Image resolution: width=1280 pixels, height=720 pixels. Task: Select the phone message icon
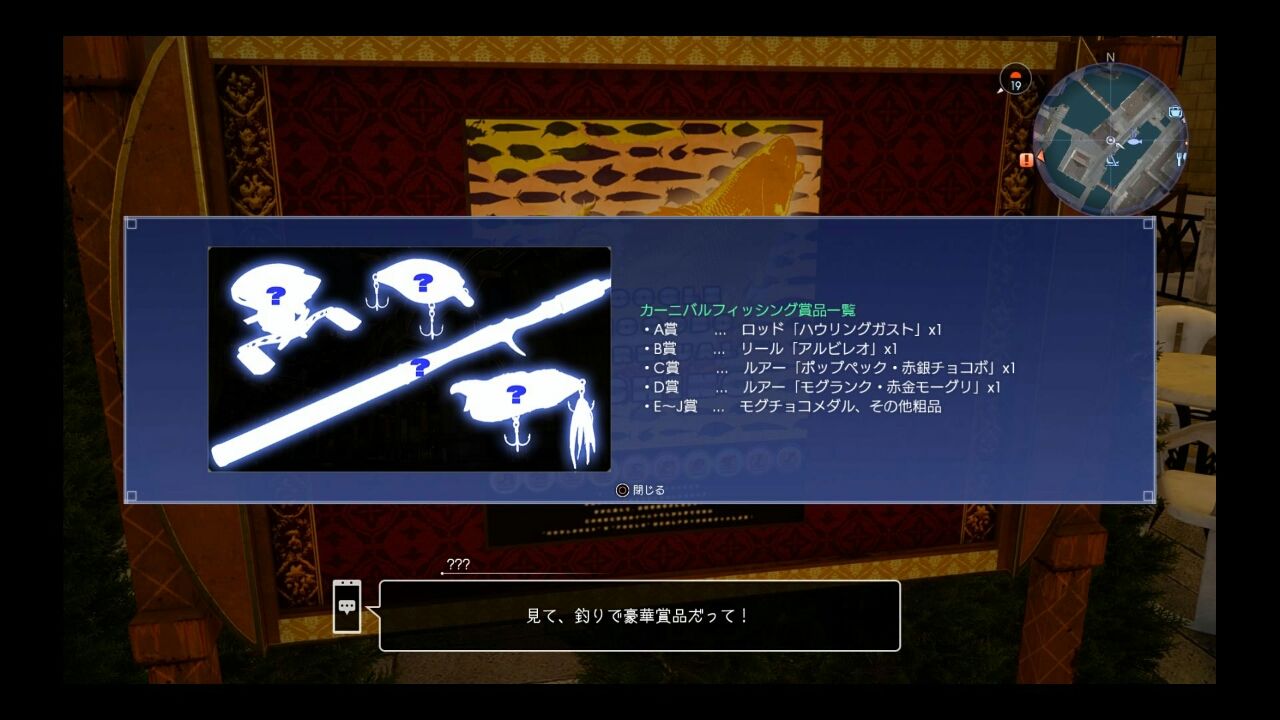345,608
